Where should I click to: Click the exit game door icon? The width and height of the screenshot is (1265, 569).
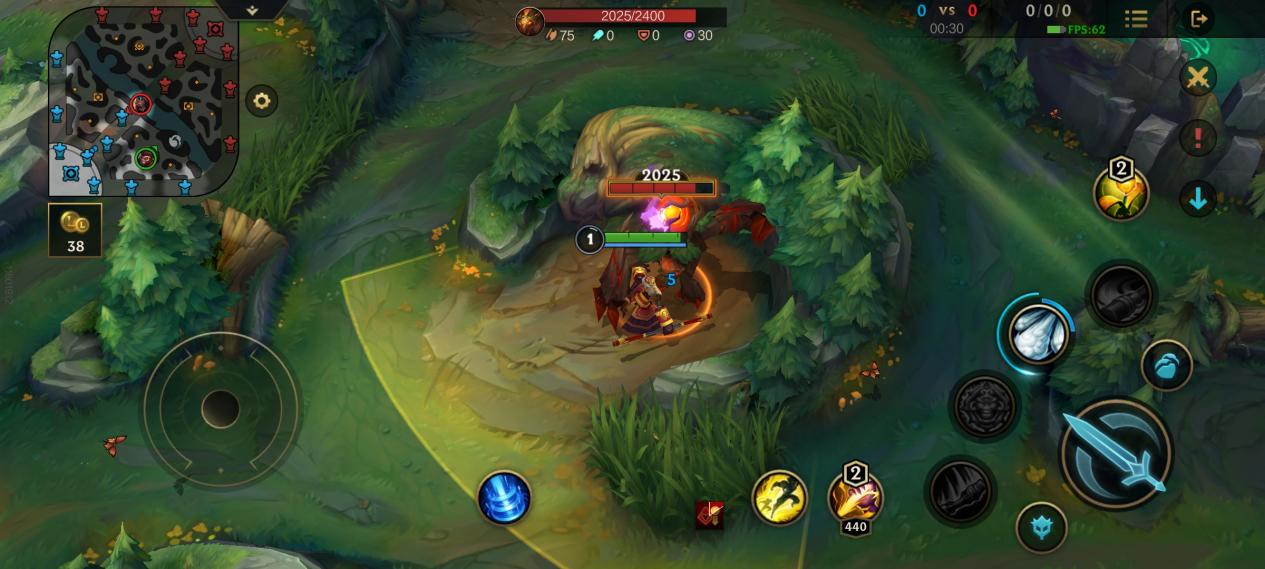tap(1199, 18)
